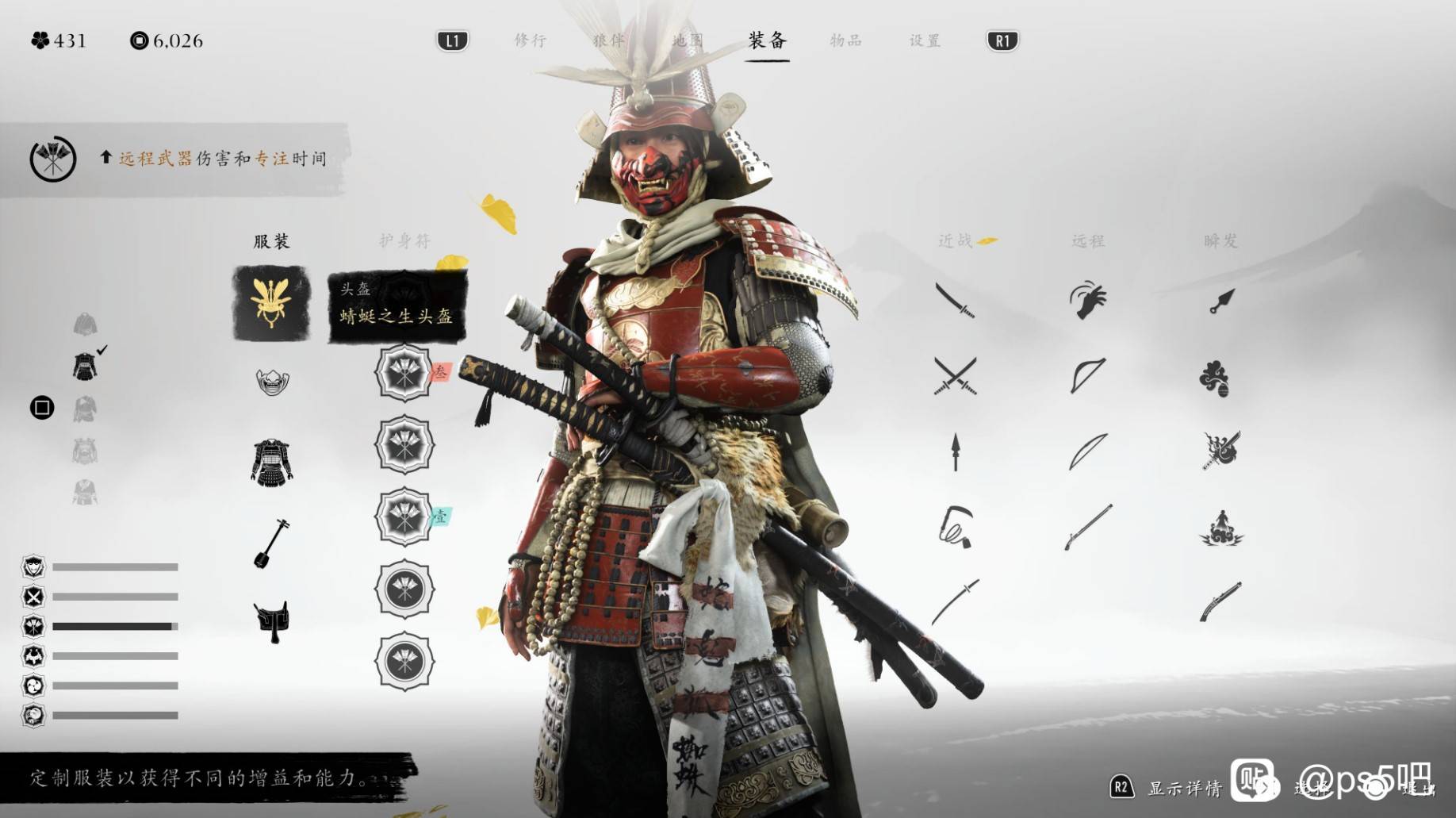Choose the kusarigama sickle-and-chain weapon

pyautogui.click(x=955, y=527)
